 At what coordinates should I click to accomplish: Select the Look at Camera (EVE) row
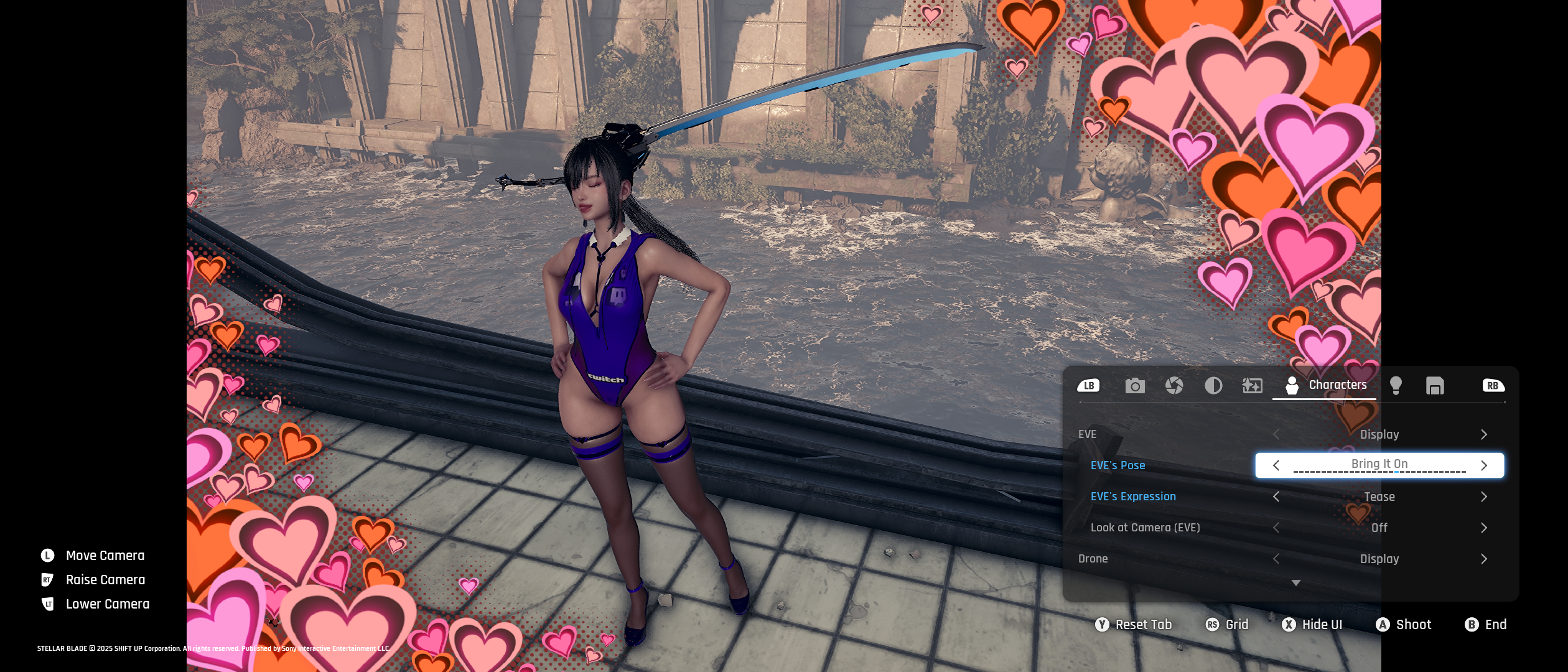point(1145,528)
